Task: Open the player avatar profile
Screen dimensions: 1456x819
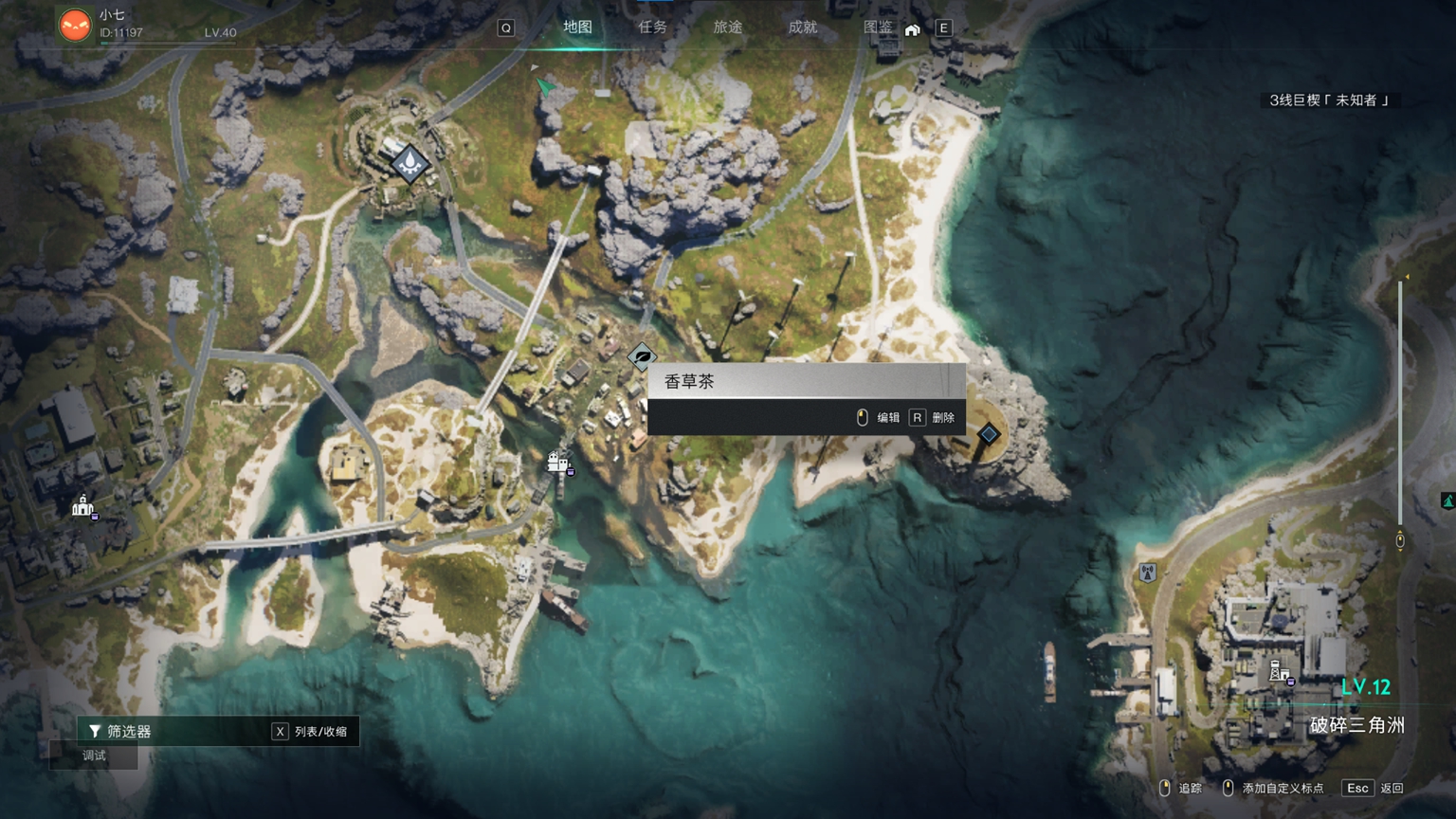Action: coord(75,25)
